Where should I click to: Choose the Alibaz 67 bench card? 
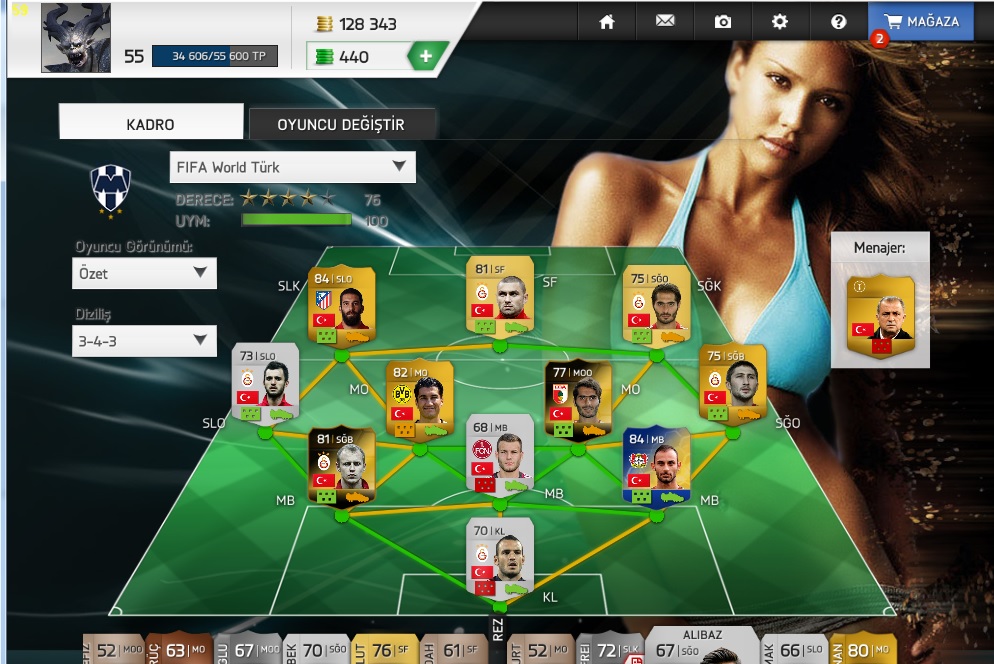pyautogui.click(x=702, y=646)
